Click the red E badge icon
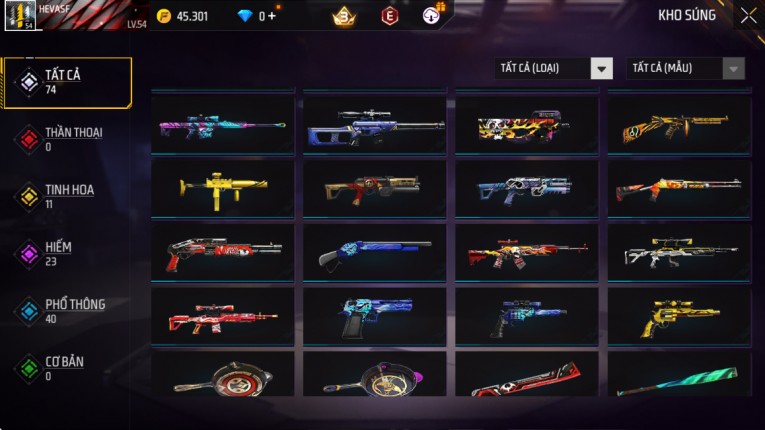This screenshot has height=430, width=765. point(389,16)
